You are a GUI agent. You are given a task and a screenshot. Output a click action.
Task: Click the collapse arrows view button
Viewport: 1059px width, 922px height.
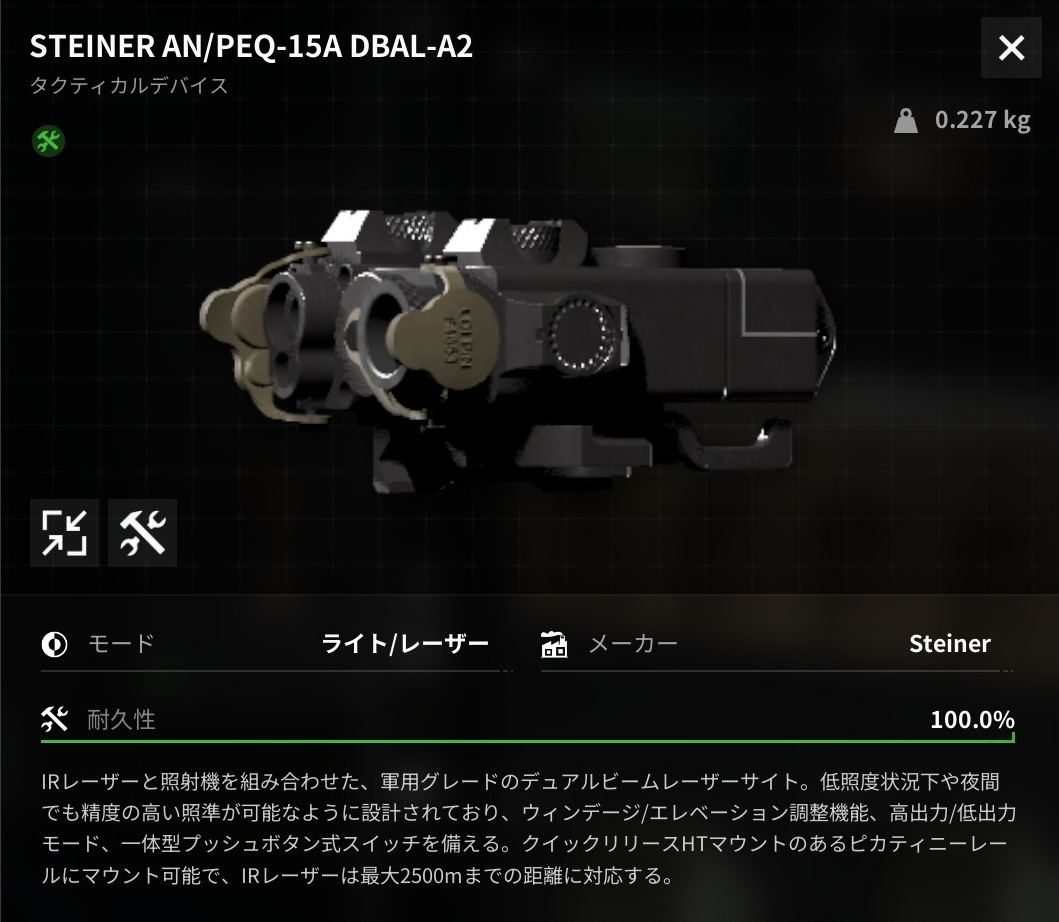64,533
